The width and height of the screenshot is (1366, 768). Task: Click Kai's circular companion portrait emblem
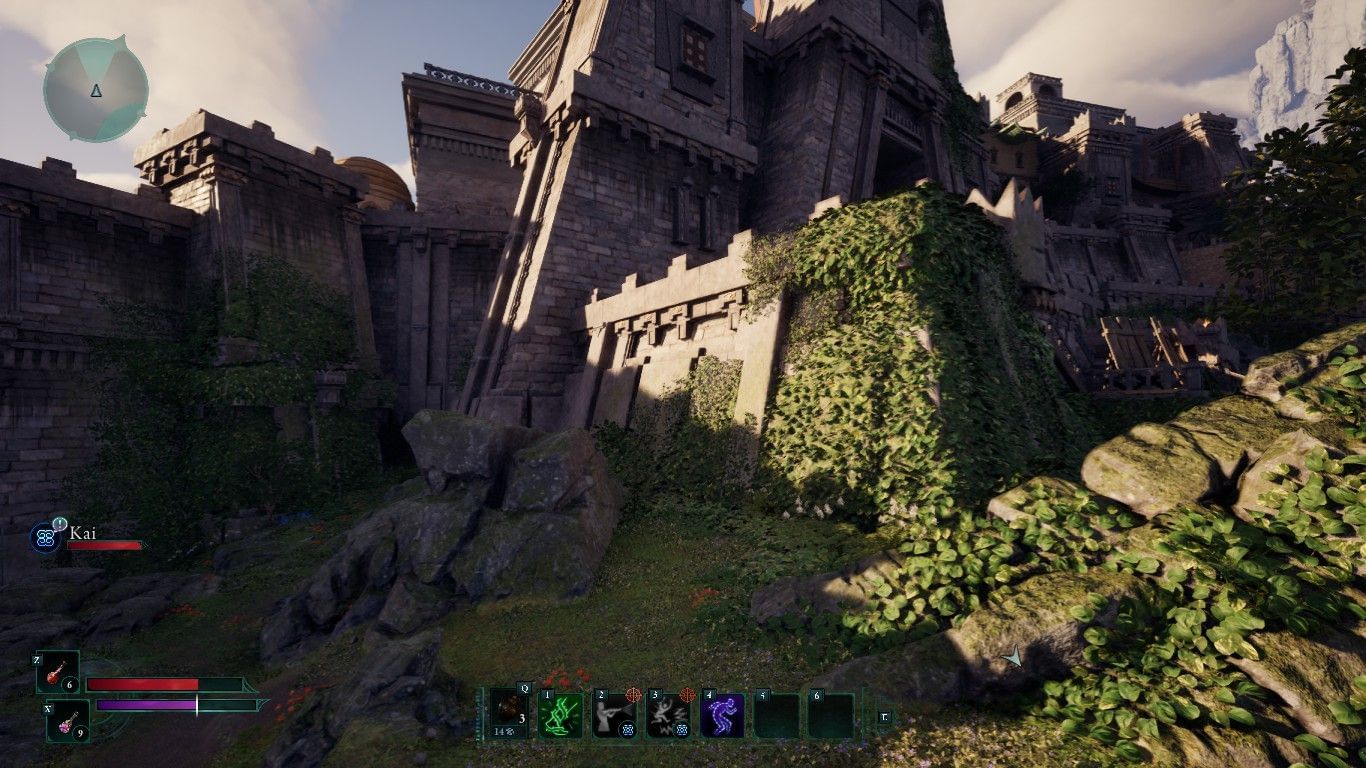point(44,538)
